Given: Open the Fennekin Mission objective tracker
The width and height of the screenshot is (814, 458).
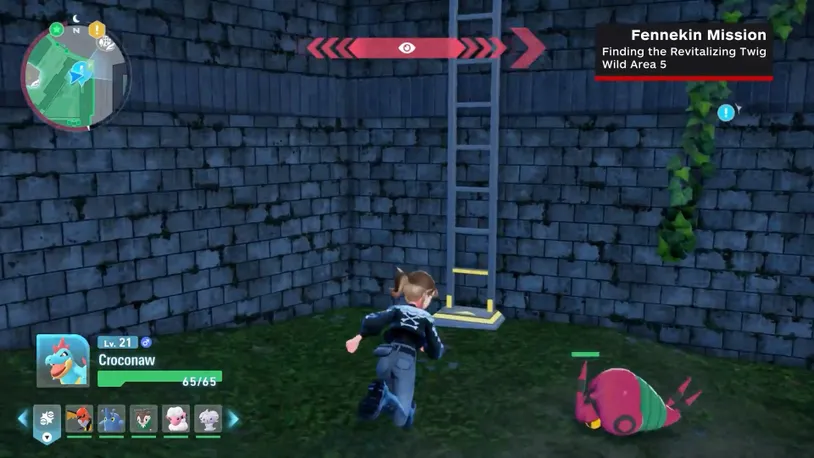Looking at the screenshot, I should point(684,50).
